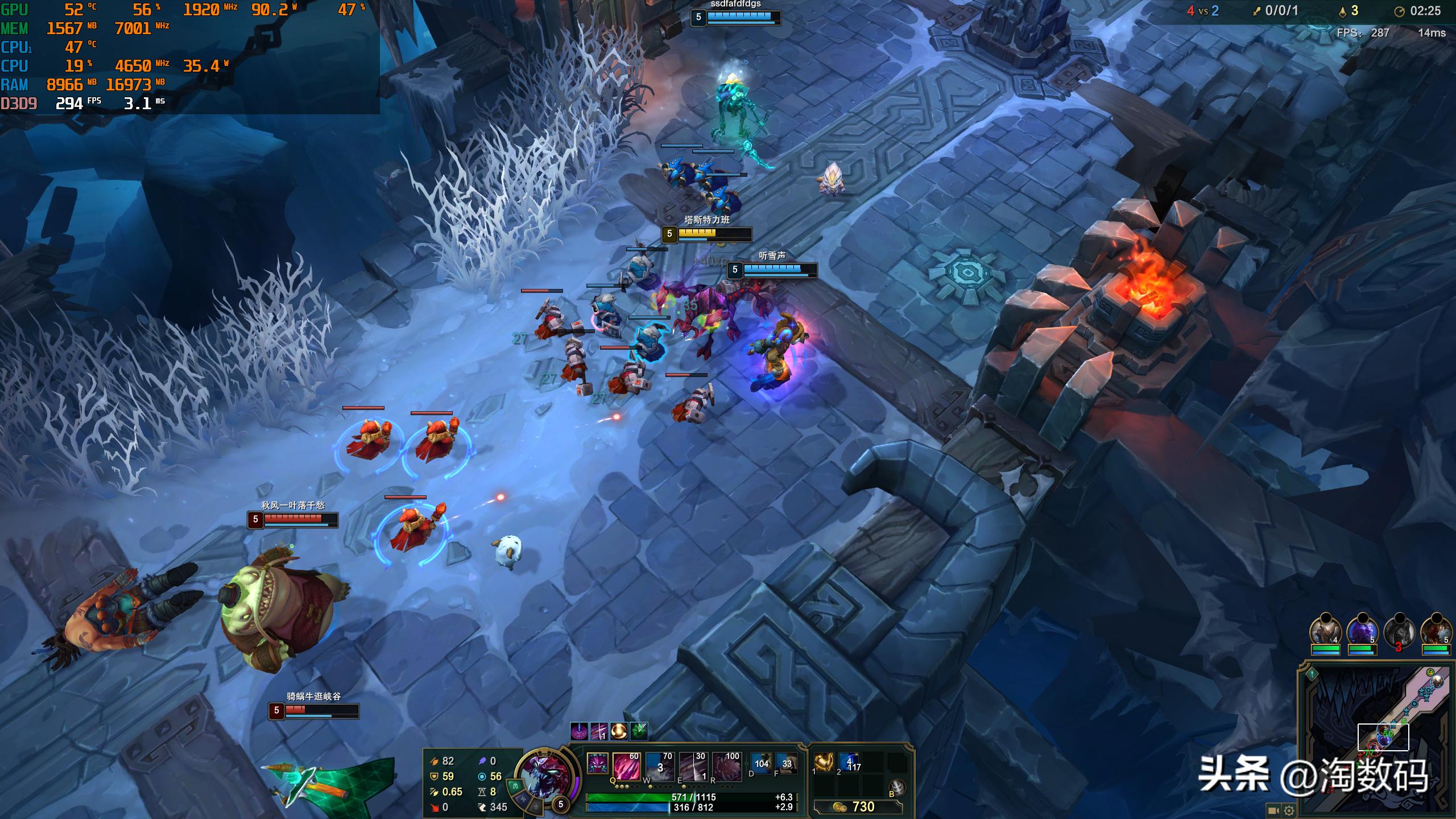Image resolution: width=1456 pixels, height=819 pixels.
Task: Select the purple-haired ally portrait
Action: 1362,631
